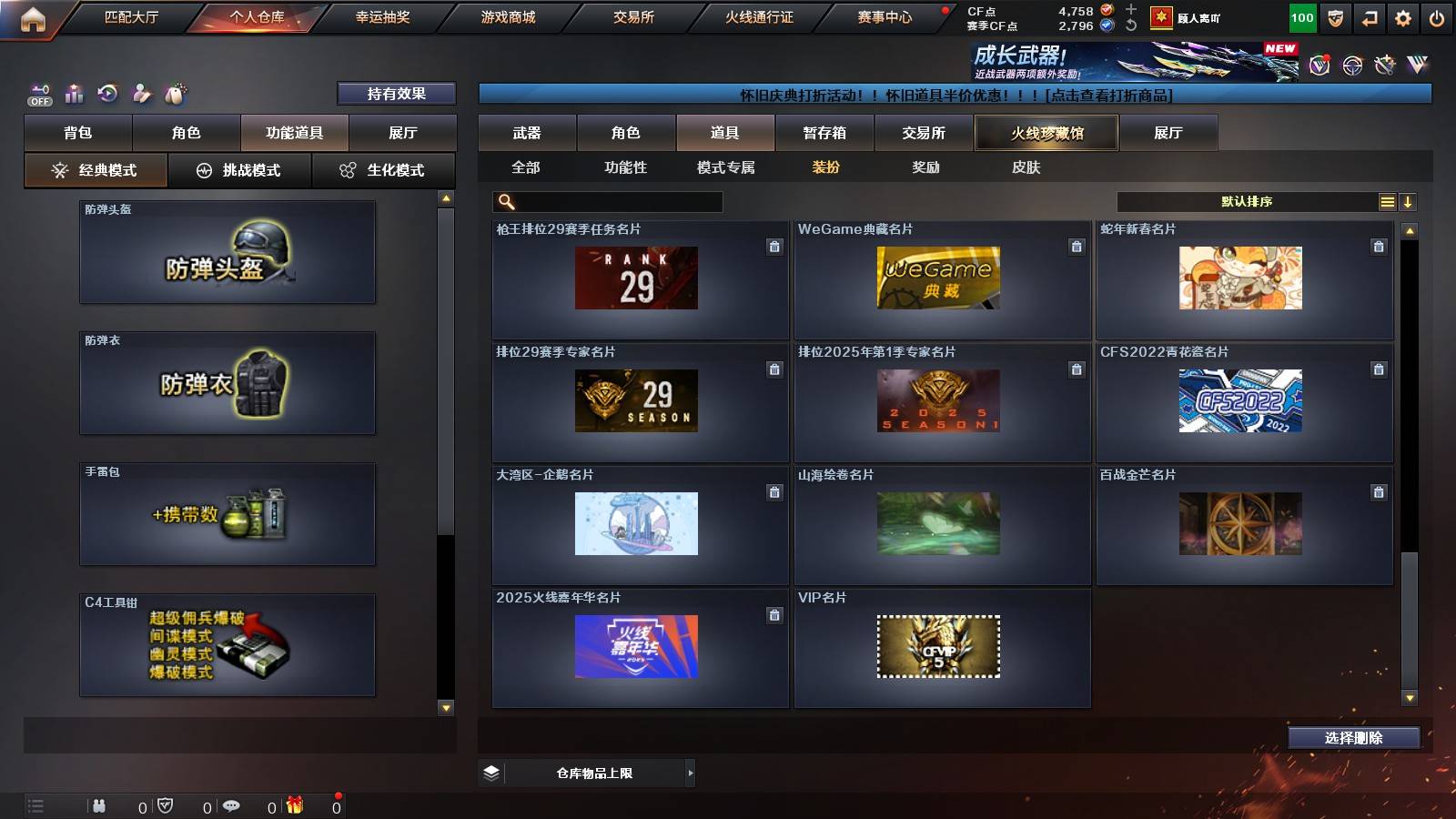Click the shield security icon near settings
Image resolution: width=1456 pixels, height=819 pixels.
pyautogui.click(x=1335, y=16)
